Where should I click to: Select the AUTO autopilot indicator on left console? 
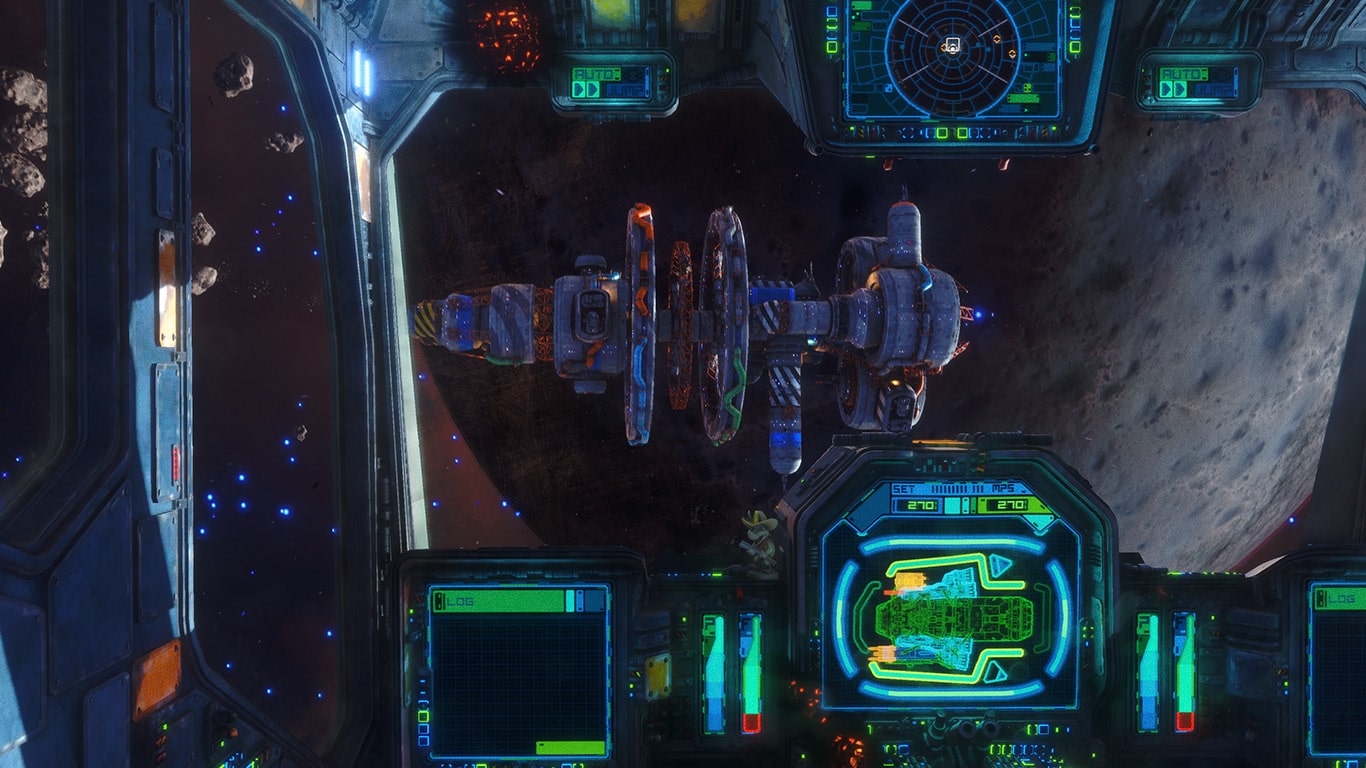[596, 74]
